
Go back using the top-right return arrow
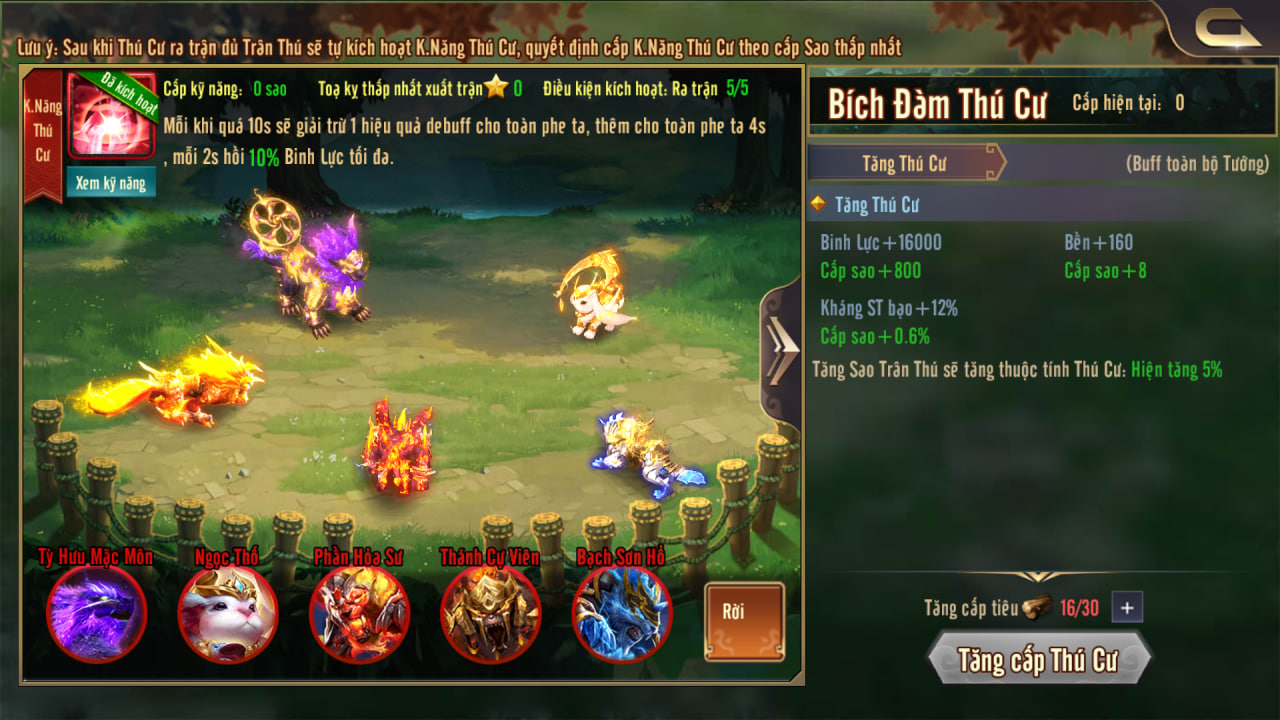tap(1226, 31)
